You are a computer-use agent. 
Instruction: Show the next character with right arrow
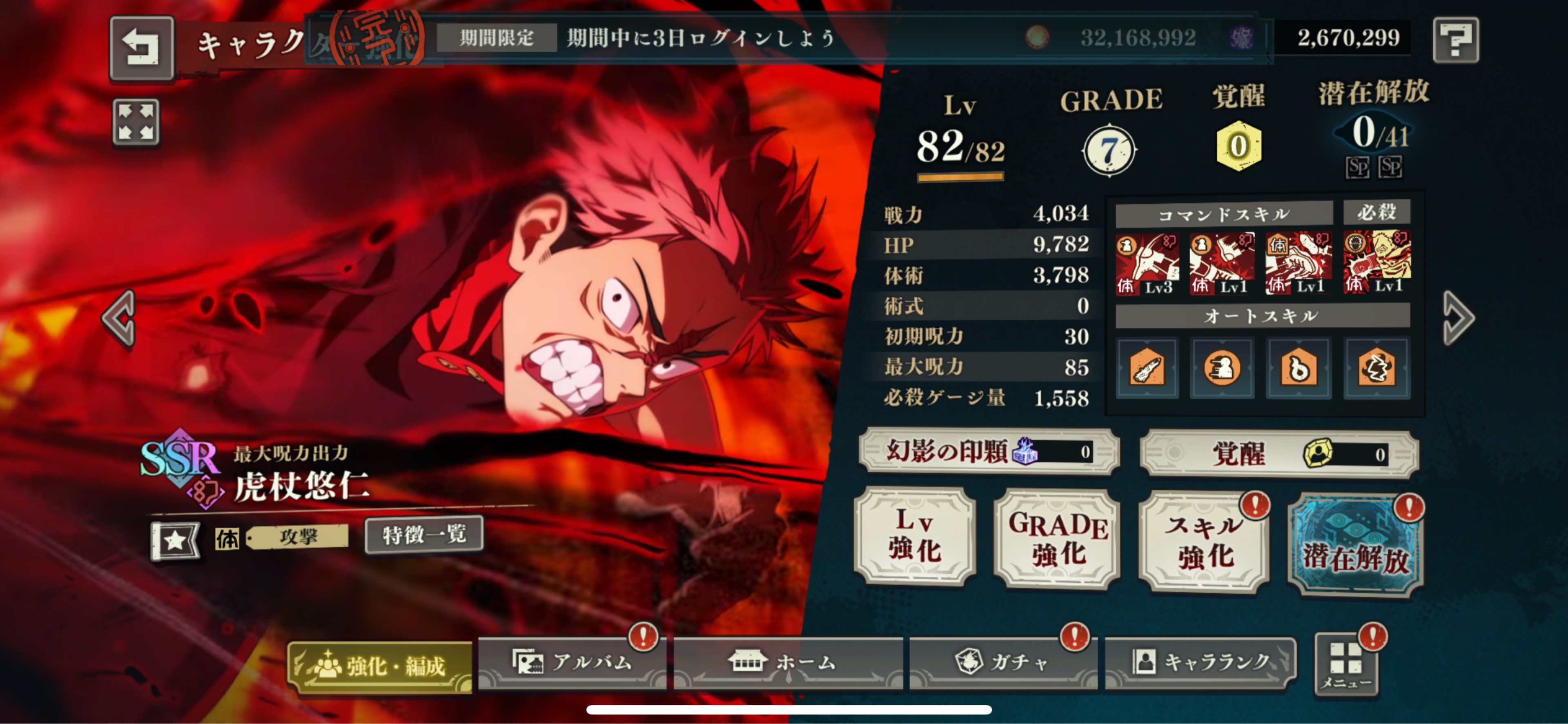1459,317
